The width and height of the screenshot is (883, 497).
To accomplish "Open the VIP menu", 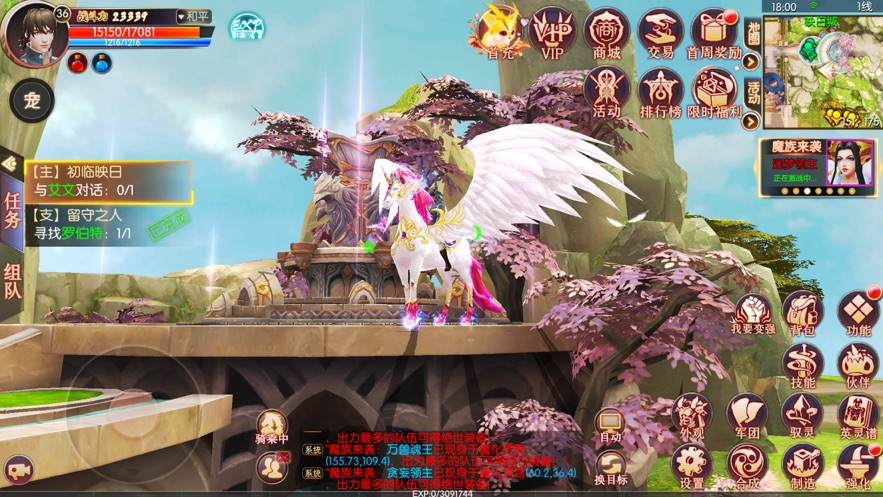I will (551, 33).
